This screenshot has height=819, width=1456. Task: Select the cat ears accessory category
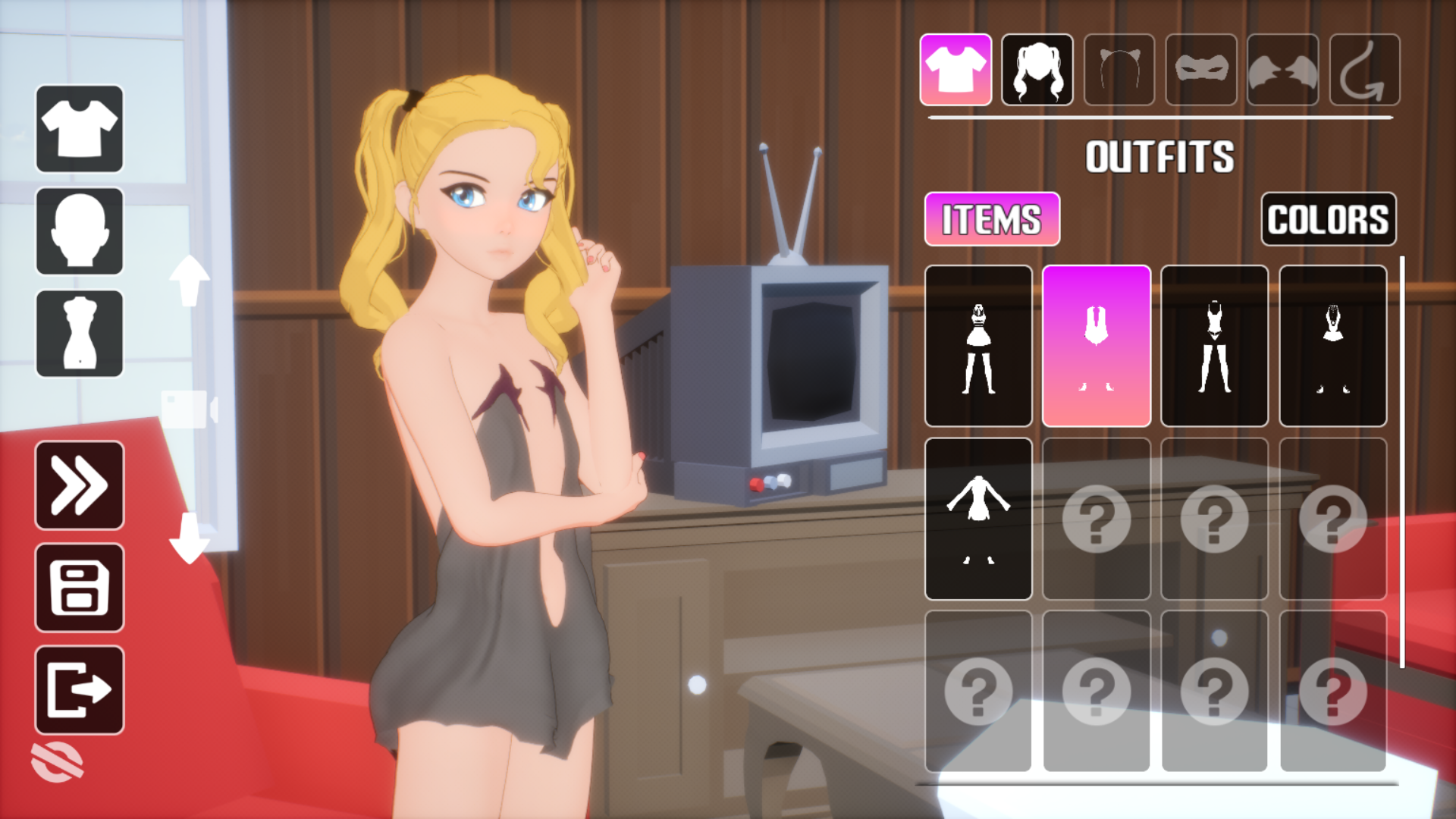tap(1119, 71)
